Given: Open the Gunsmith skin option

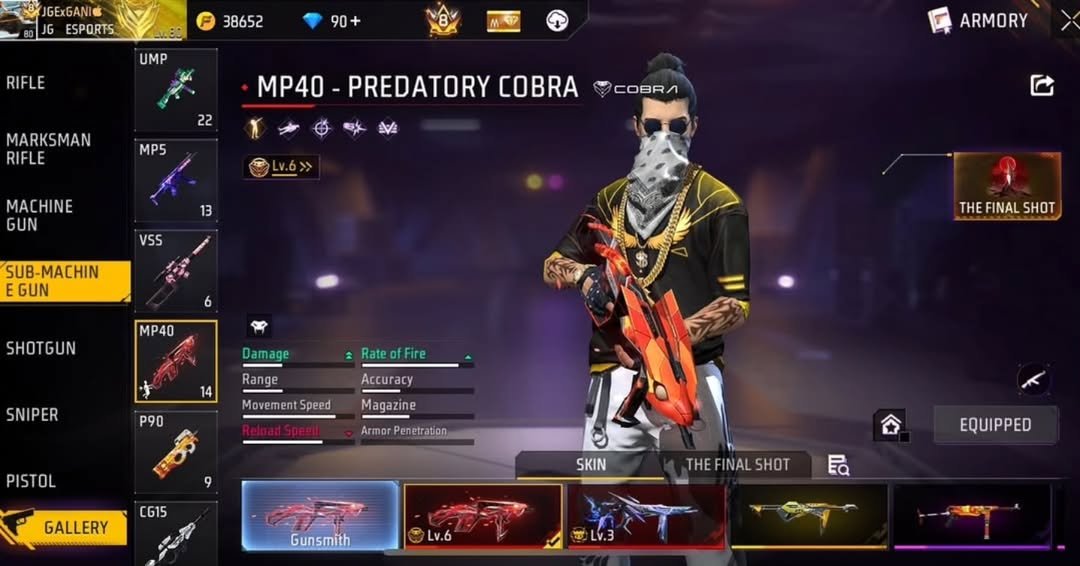Looking at the screenshot, I should click(x=320, y=516).
